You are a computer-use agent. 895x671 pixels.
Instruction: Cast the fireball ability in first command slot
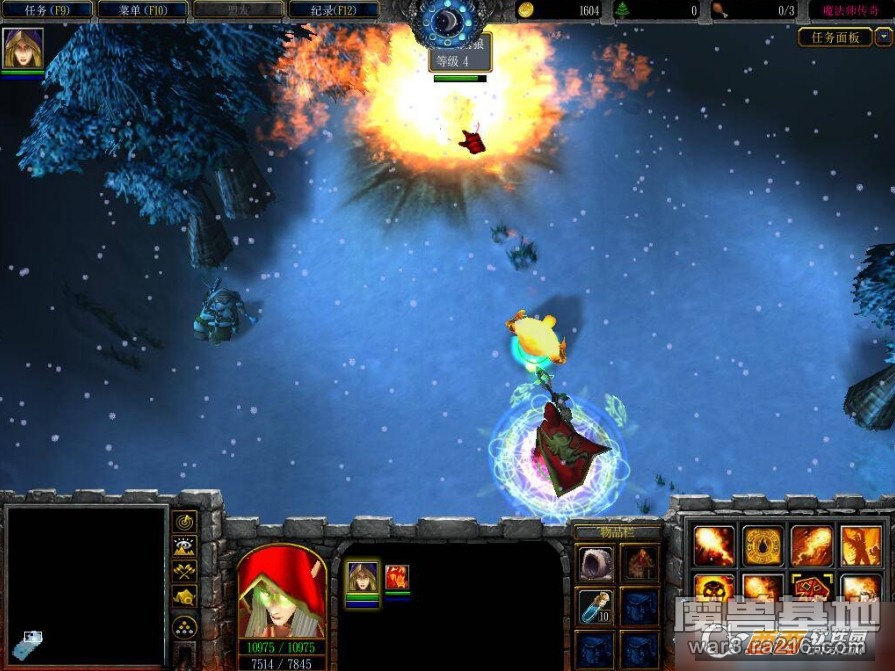point(714,545)
